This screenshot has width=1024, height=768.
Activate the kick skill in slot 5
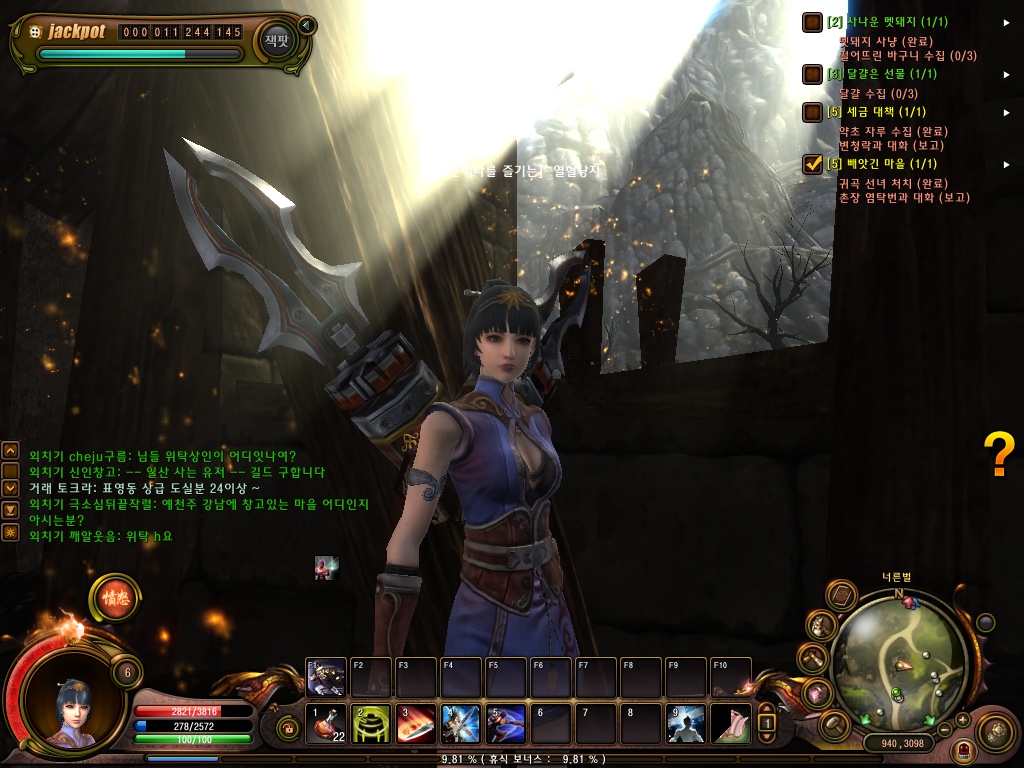click(506, 724)
